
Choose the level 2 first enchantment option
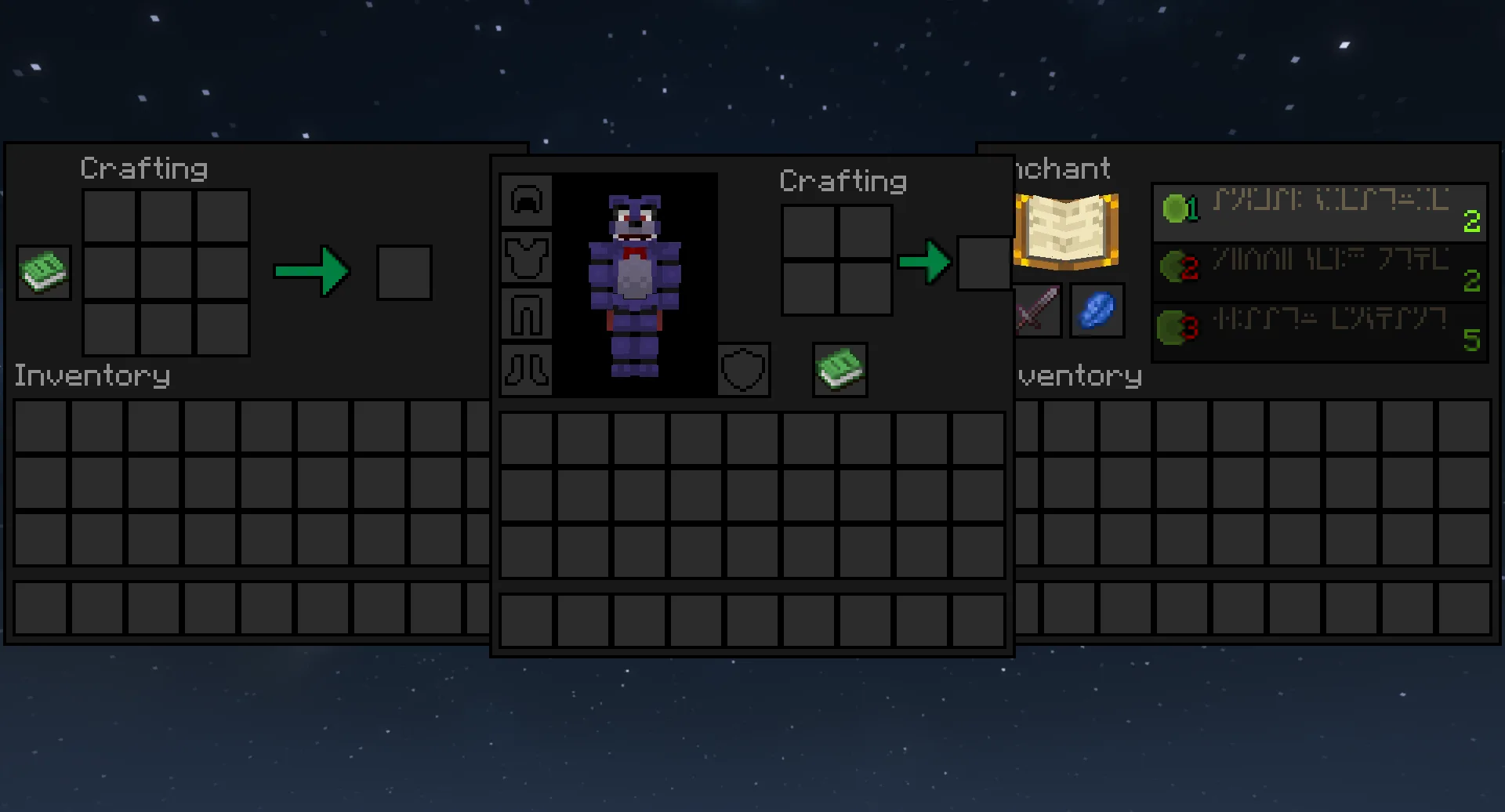1319,214
